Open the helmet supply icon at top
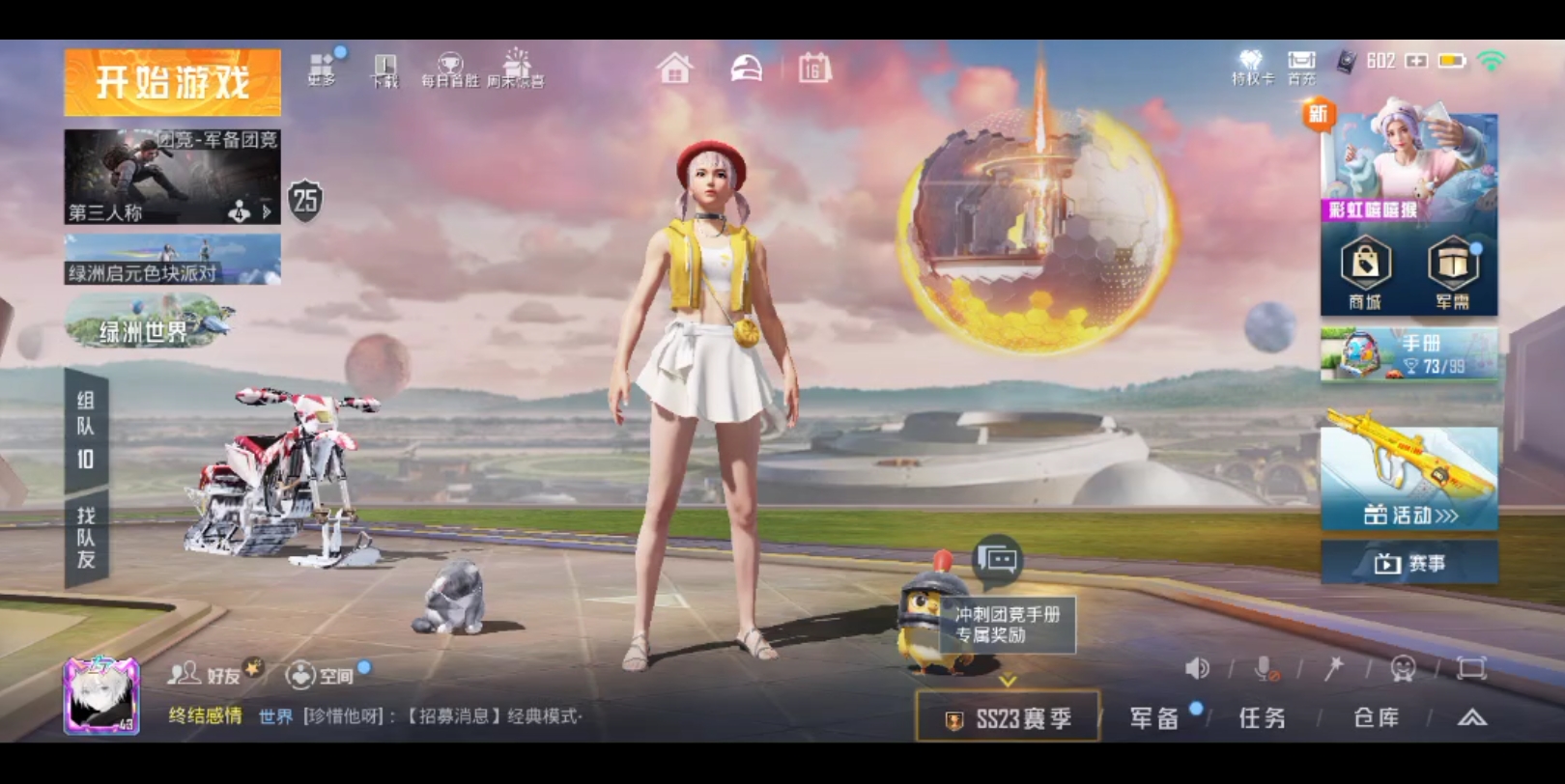 [x=746, y=70]
